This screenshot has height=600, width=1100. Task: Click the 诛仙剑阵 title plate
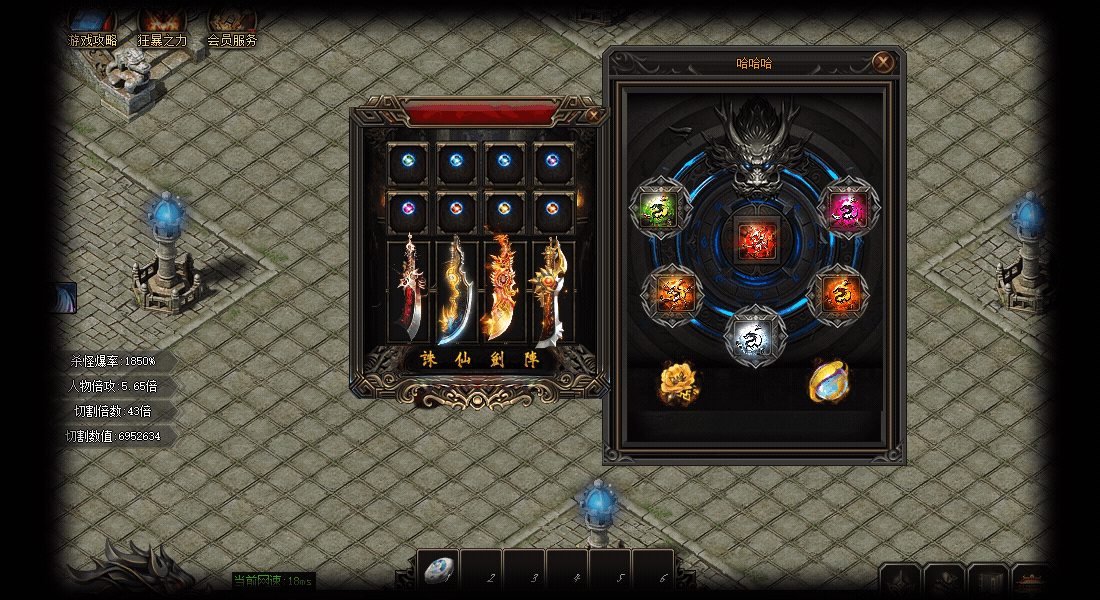(480, 360)
